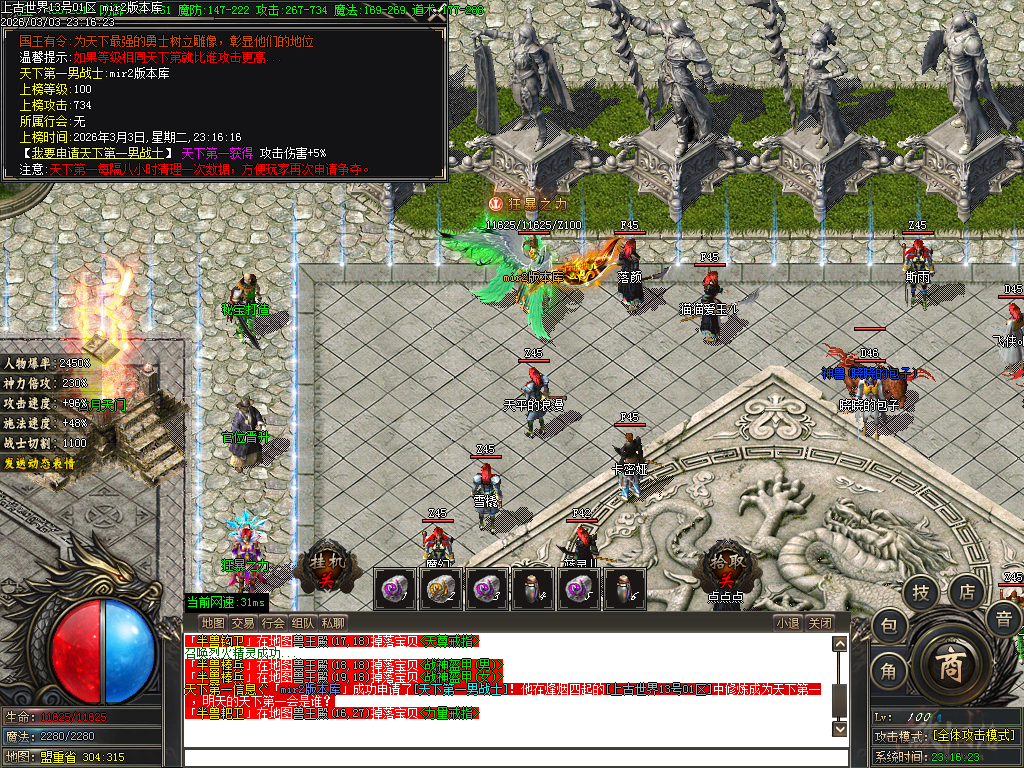Select the purple scroll in hotbar slot 3

click(486, 589)
